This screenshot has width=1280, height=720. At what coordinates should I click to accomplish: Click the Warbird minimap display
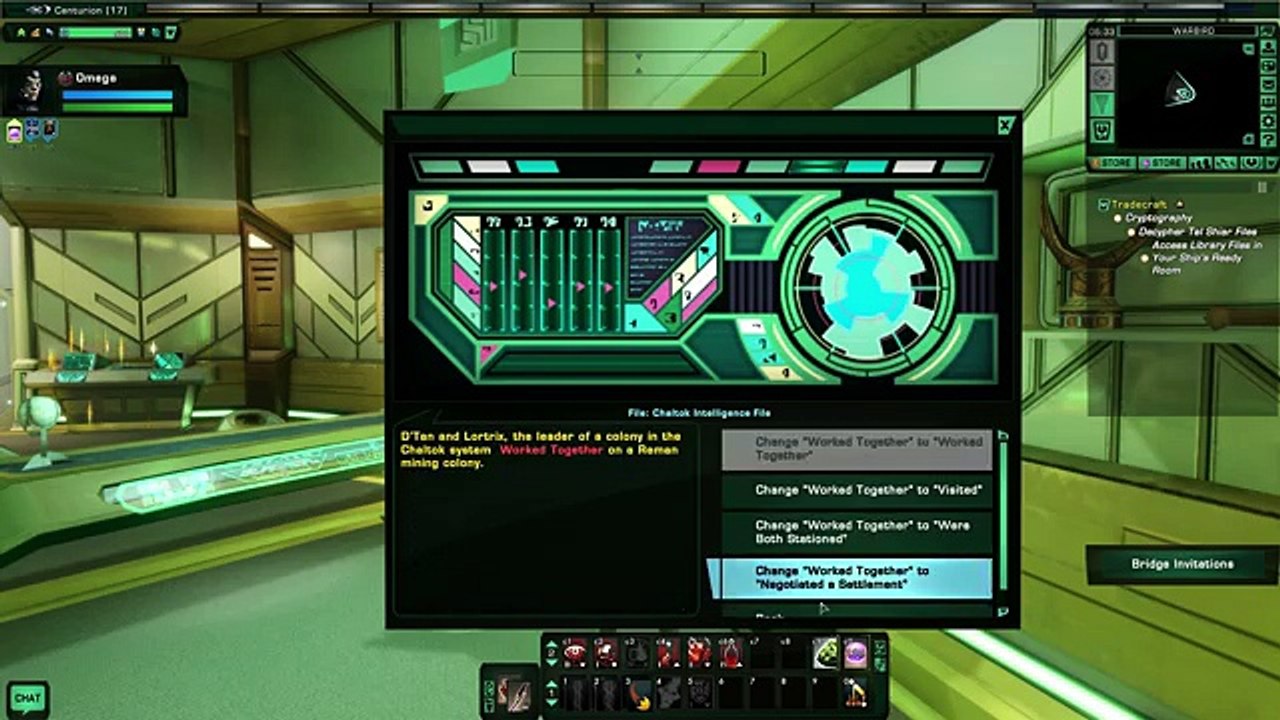point(1180,93)
